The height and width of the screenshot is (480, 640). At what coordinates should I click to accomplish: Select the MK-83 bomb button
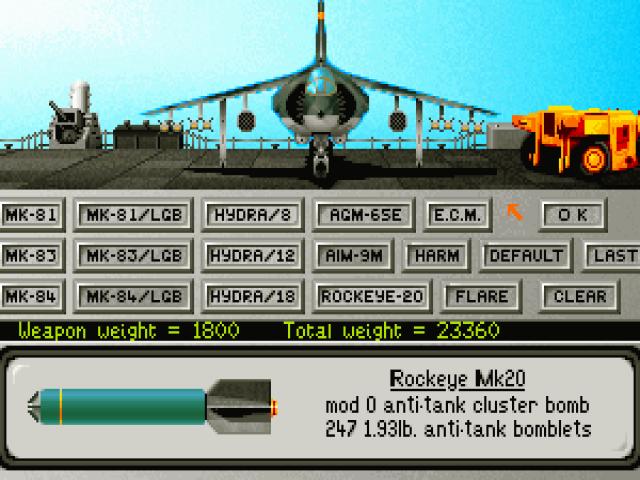(30, 255)
